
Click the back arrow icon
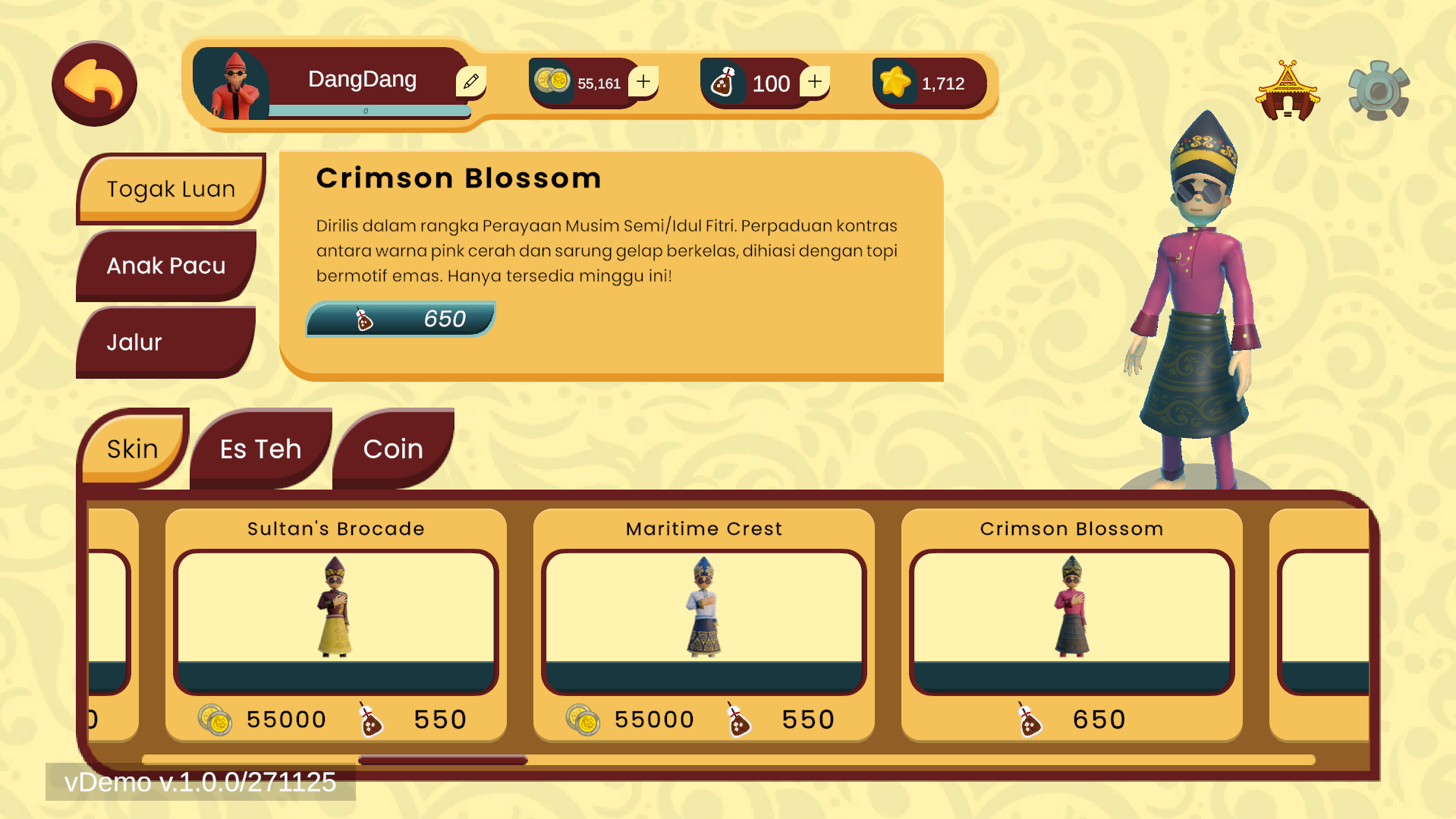point(93,83)
